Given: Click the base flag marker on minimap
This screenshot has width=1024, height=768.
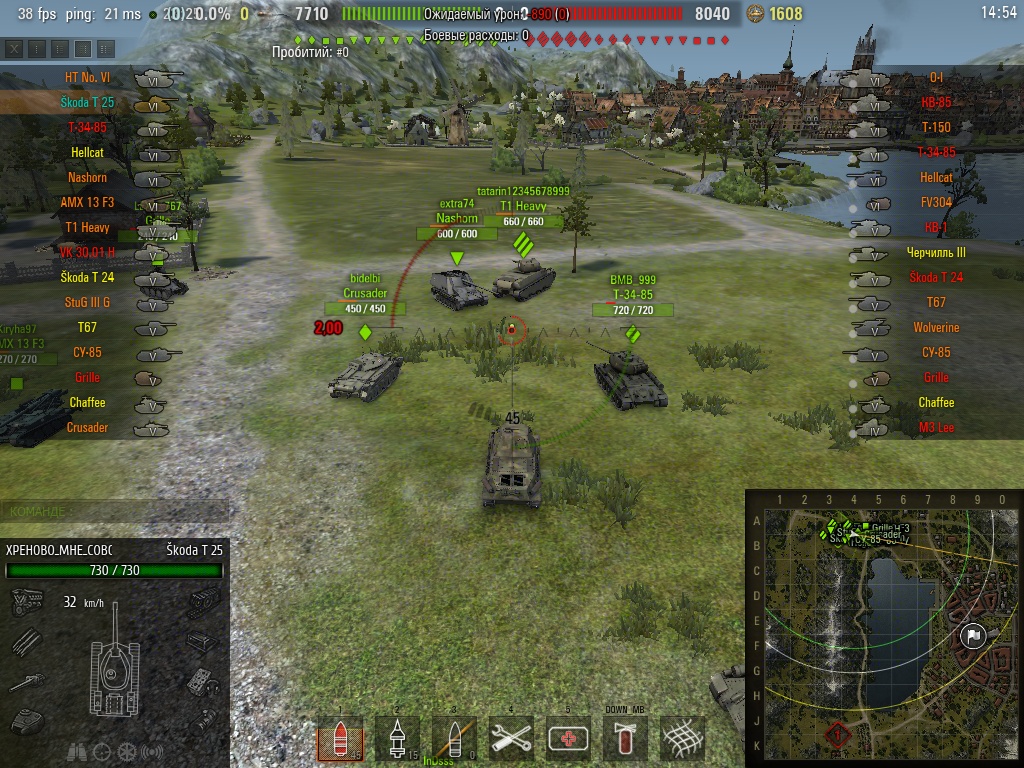Looking at the screenshot, I should [973, 636].
